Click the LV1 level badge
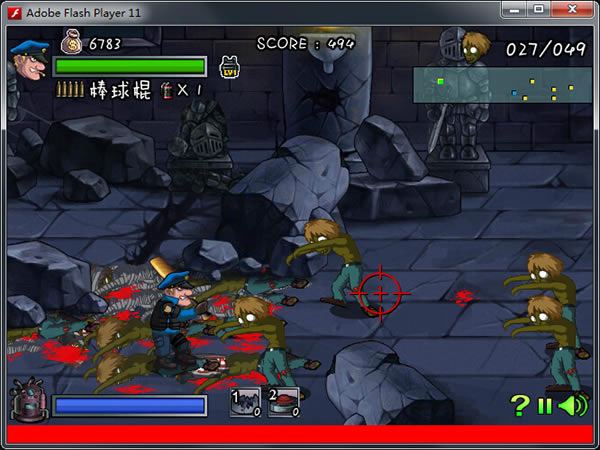 228,68
